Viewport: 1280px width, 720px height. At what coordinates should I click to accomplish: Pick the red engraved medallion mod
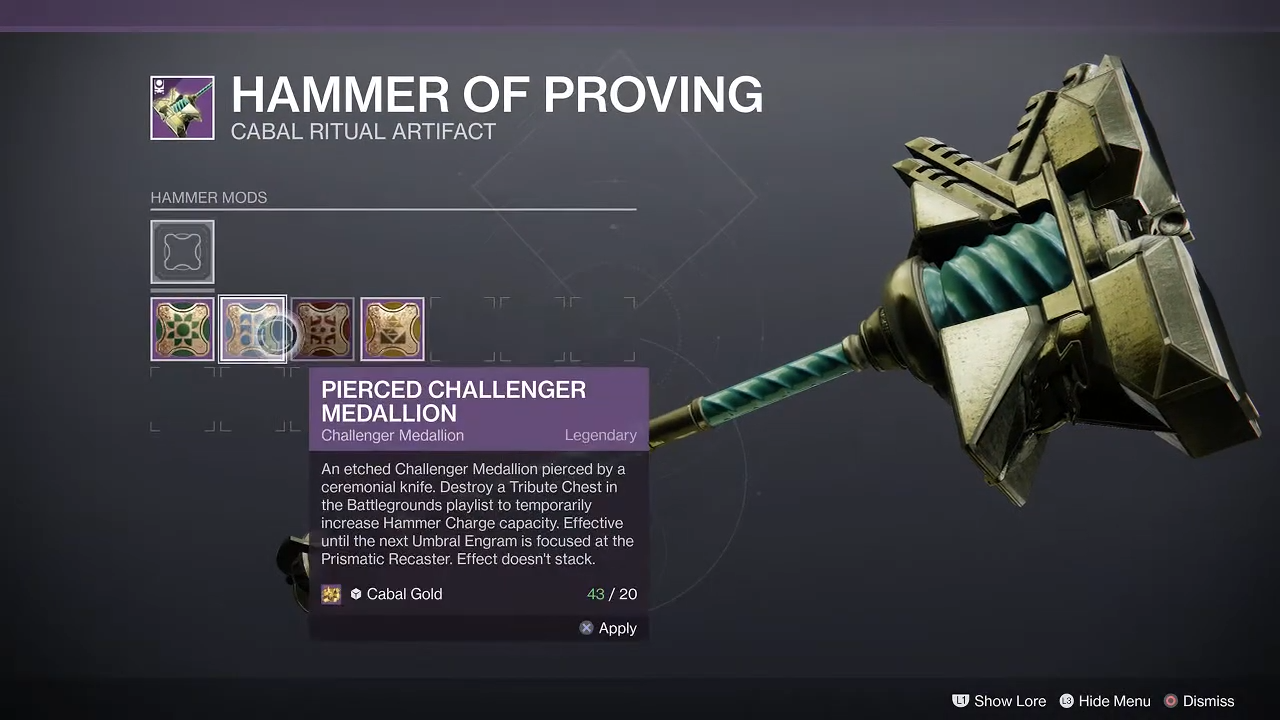pyautogui.click(x=322, y=329)
